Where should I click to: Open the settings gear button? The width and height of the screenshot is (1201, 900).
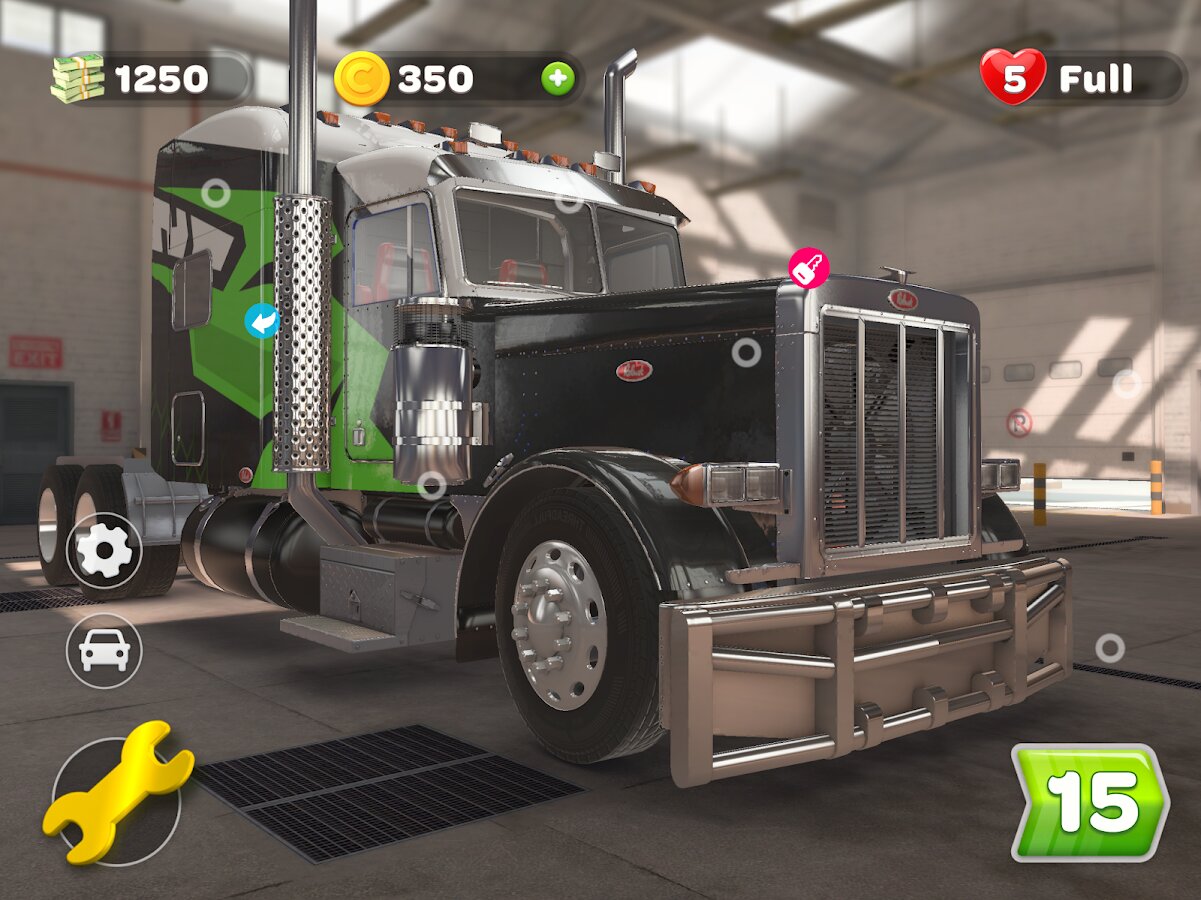(104, 551)
